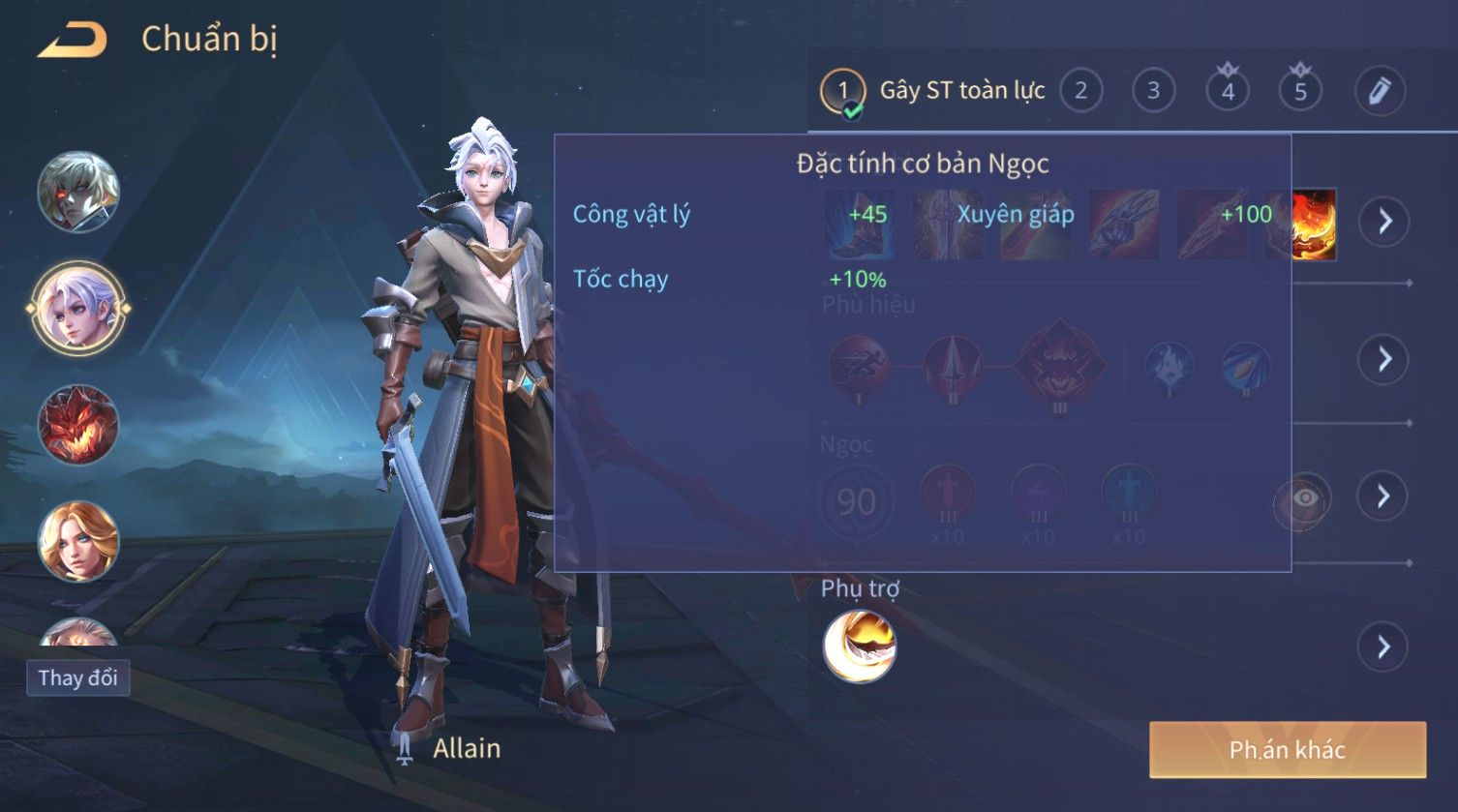Click the "Thay đổi" hero change button
The image size is (1458, 812).
[x=77, y=677]
